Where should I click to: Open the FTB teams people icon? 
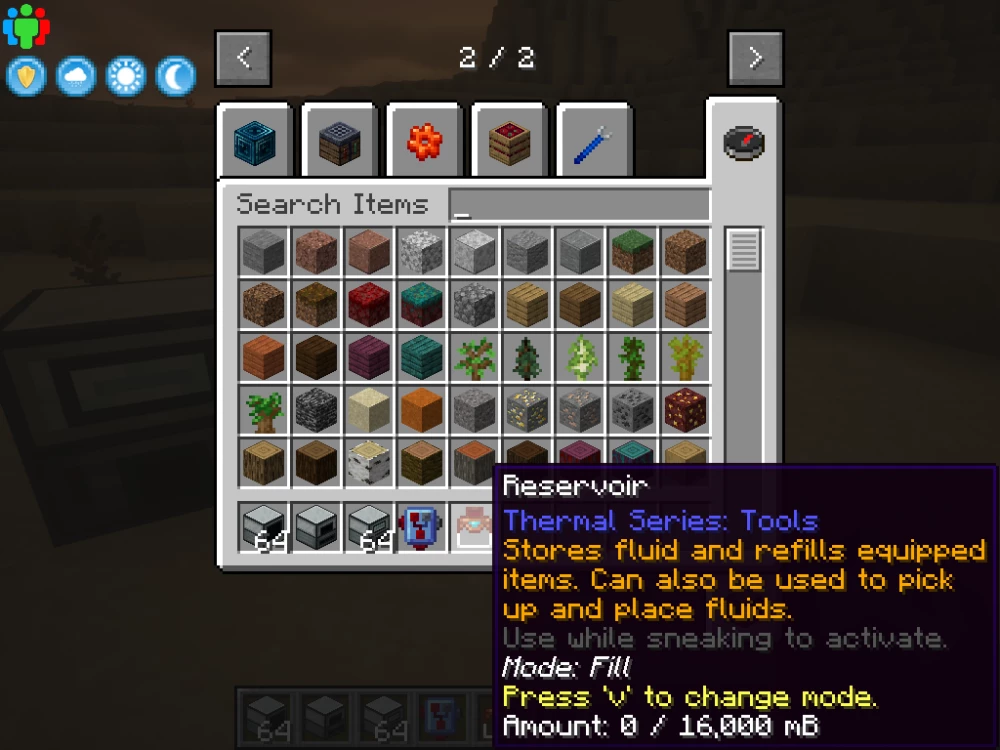pyautogui.click(x=26, y=27)
